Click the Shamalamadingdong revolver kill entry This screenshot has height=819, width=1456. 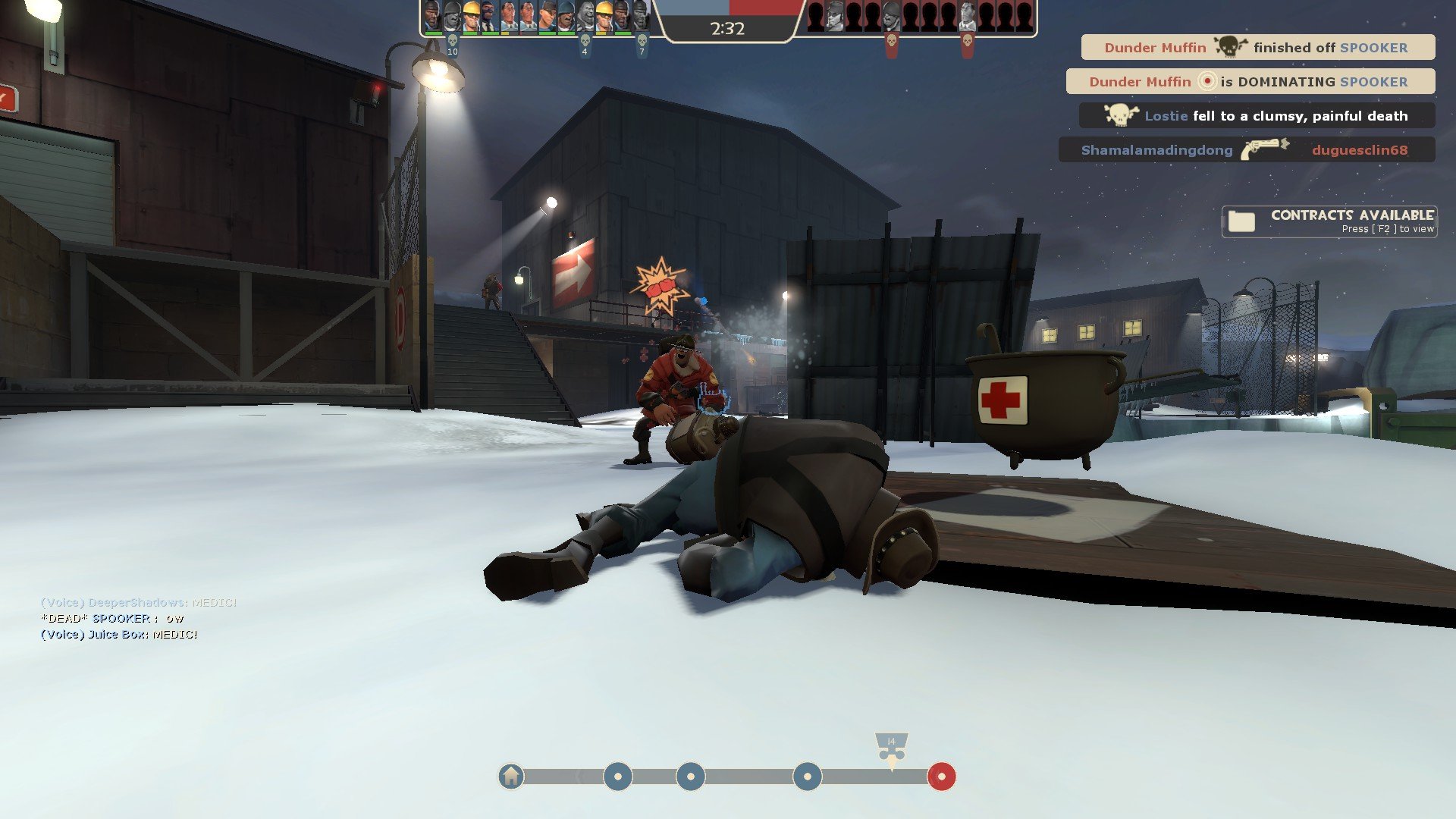(x=1246, y=149)
